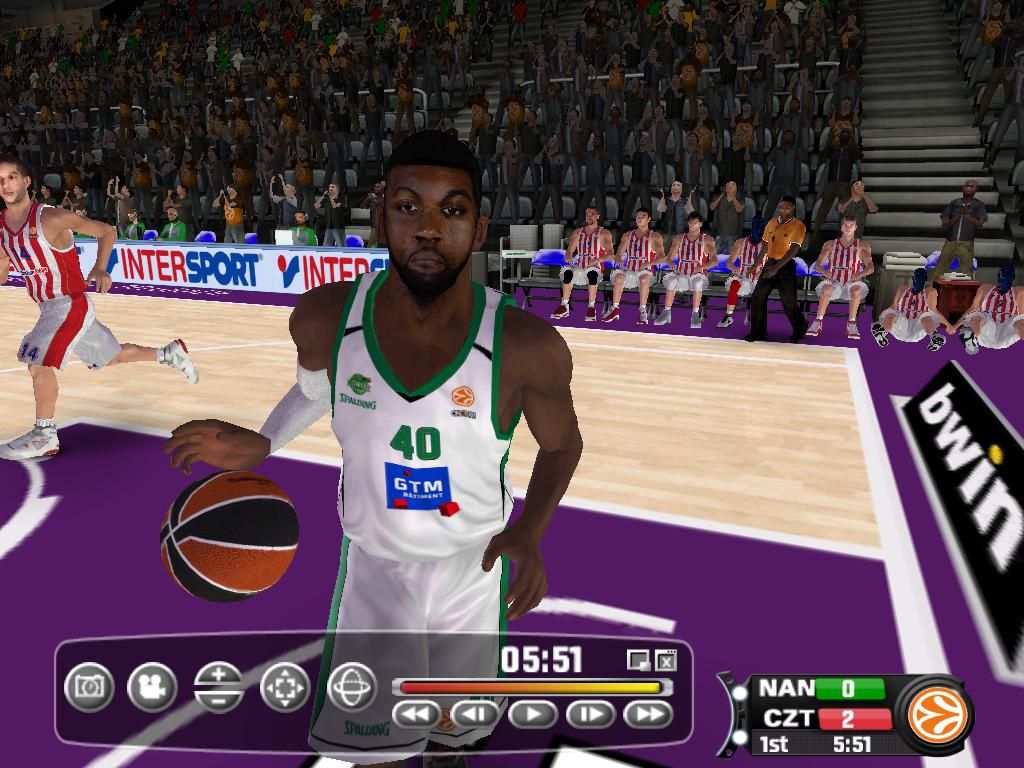This screenshot has width=1024, height=768.
Task: Close the replay control panel
Action: (x=666, y=660)
